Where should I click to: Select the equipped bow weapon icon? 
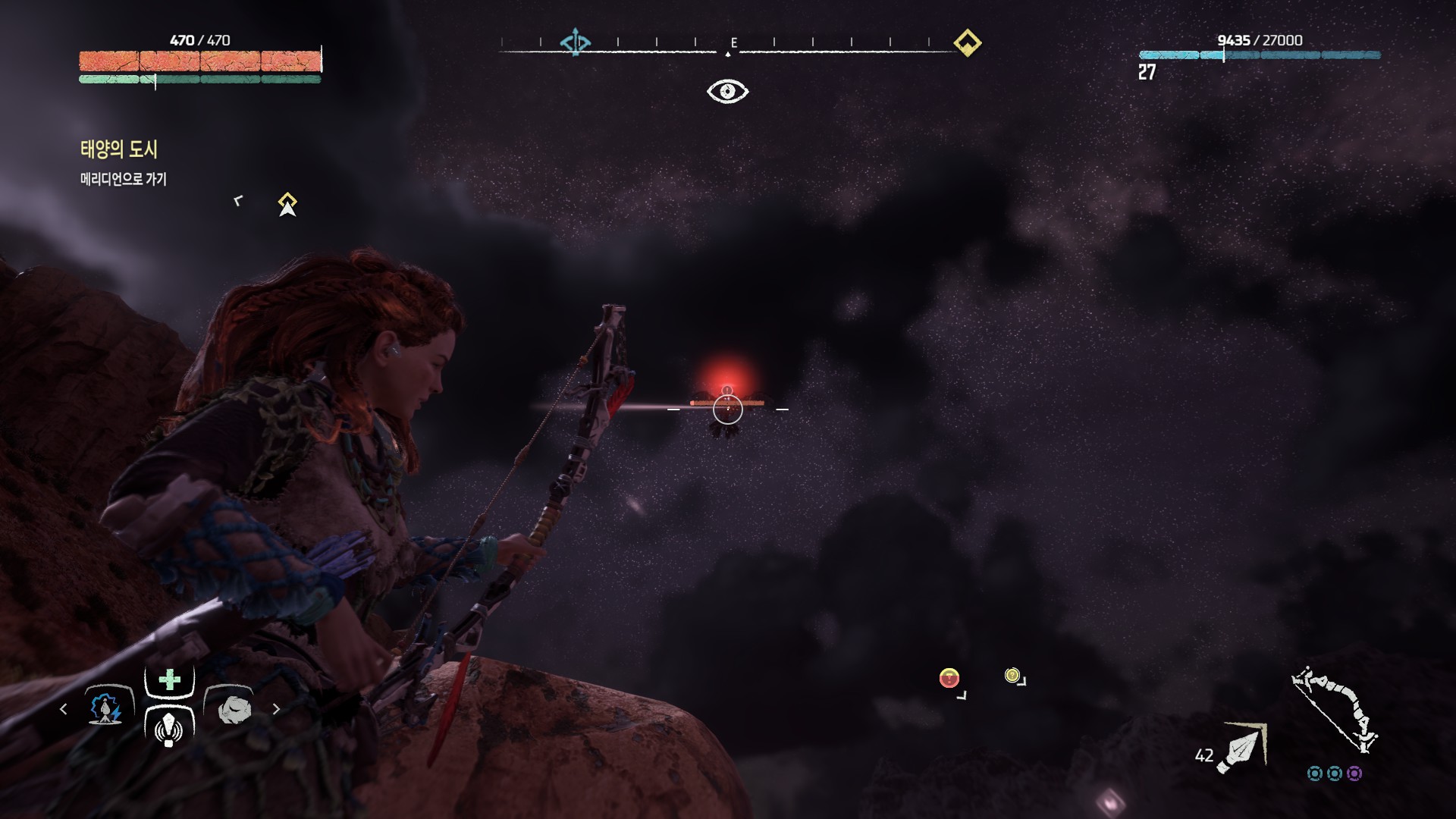1334,710
